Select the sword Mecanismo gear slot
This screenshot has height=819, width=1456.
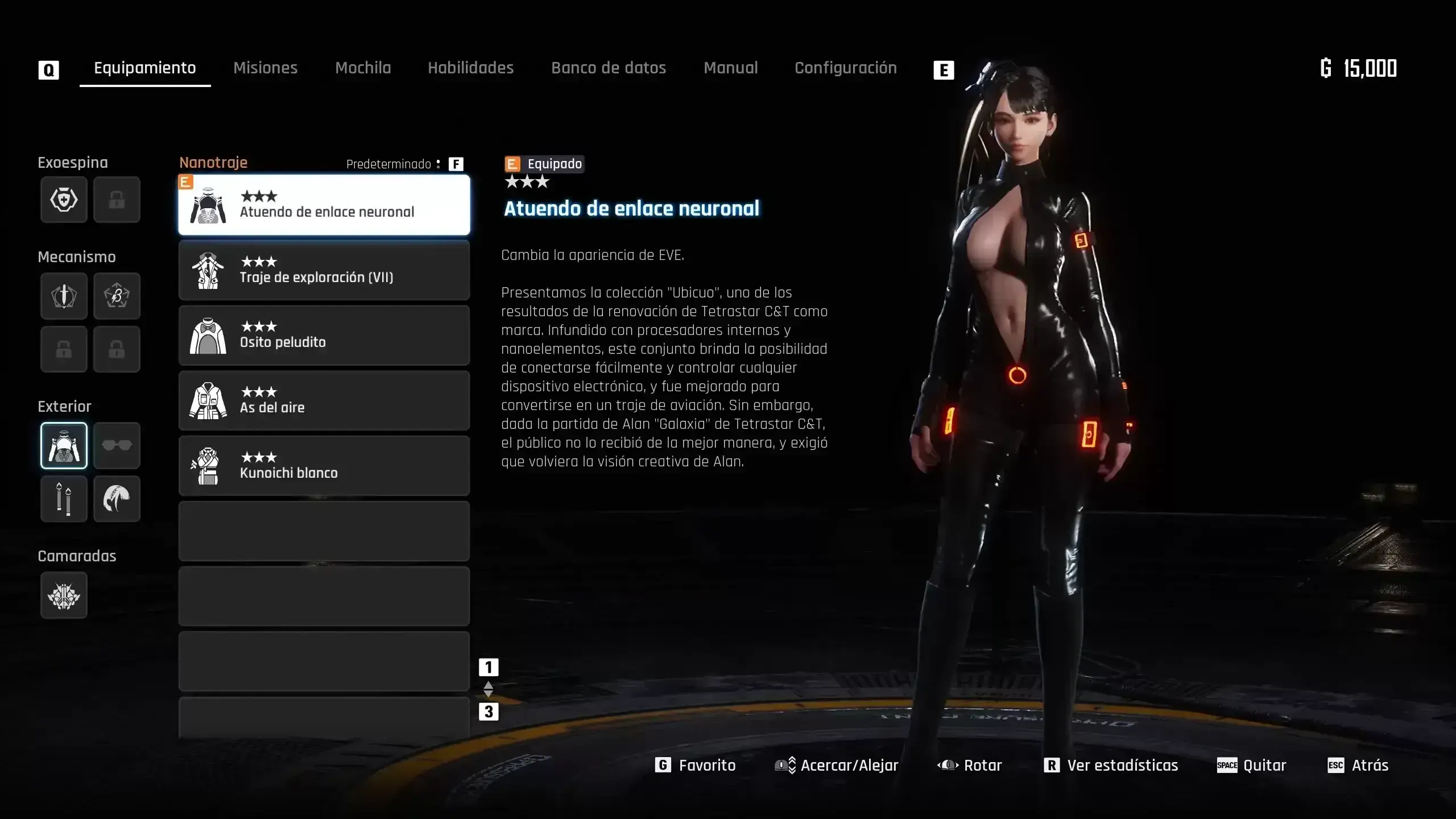[x=64, y=296]
